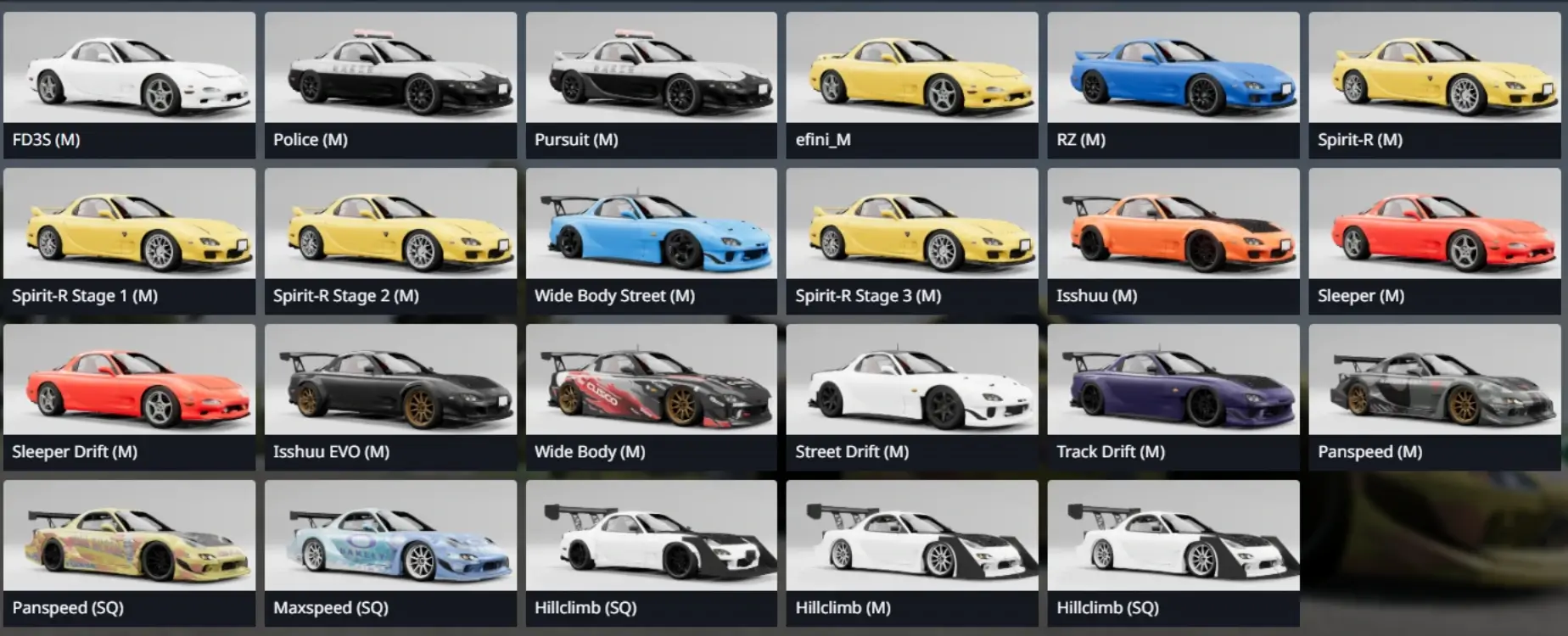Image resolution: width=1568 pixels, height=636 pixels.
Task: Select the Panspeed (M) configuration
Action: pos(1434,397)
